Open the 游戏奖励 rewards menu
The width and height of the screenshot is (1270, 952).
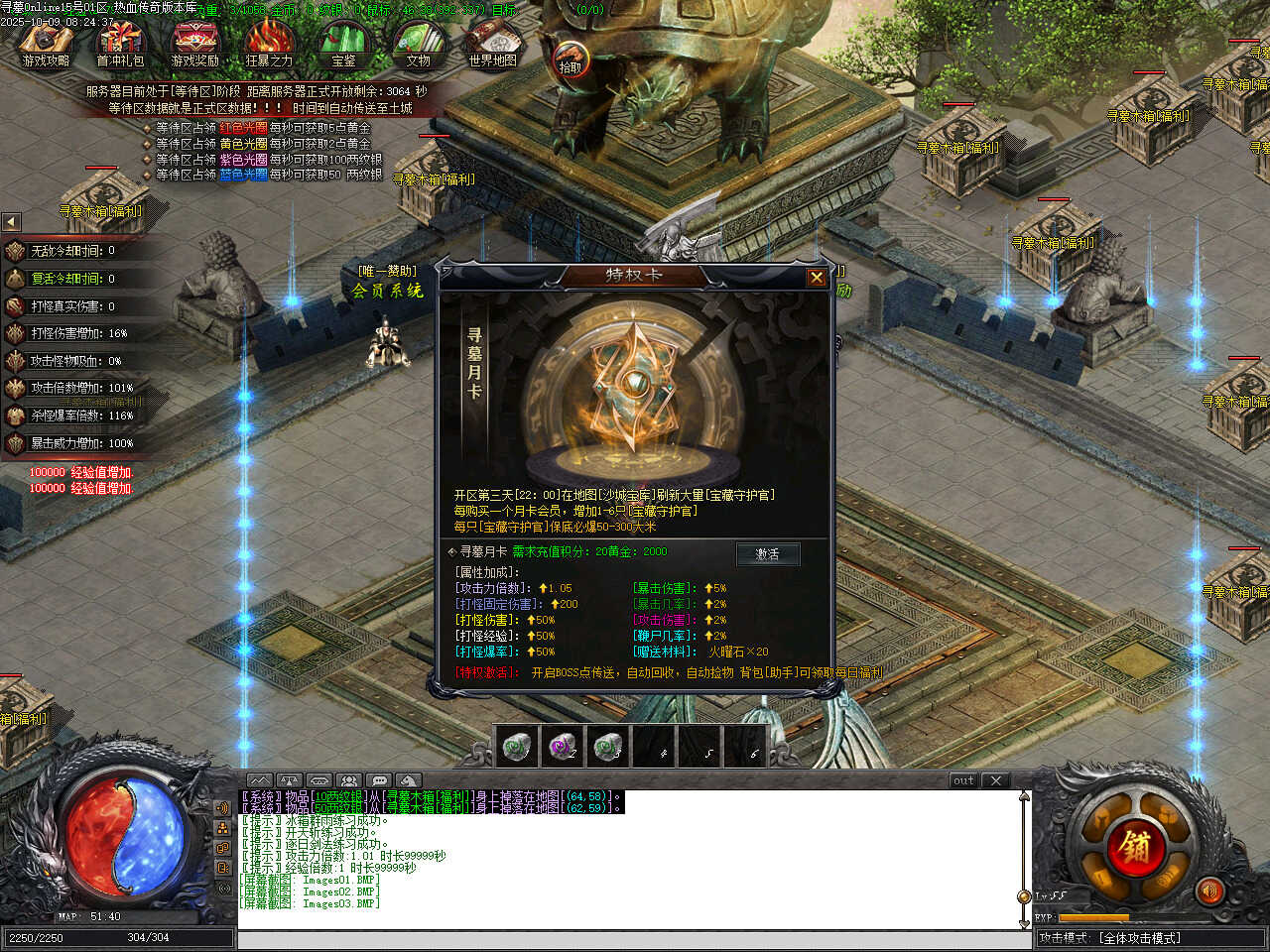tap(194, 46)
